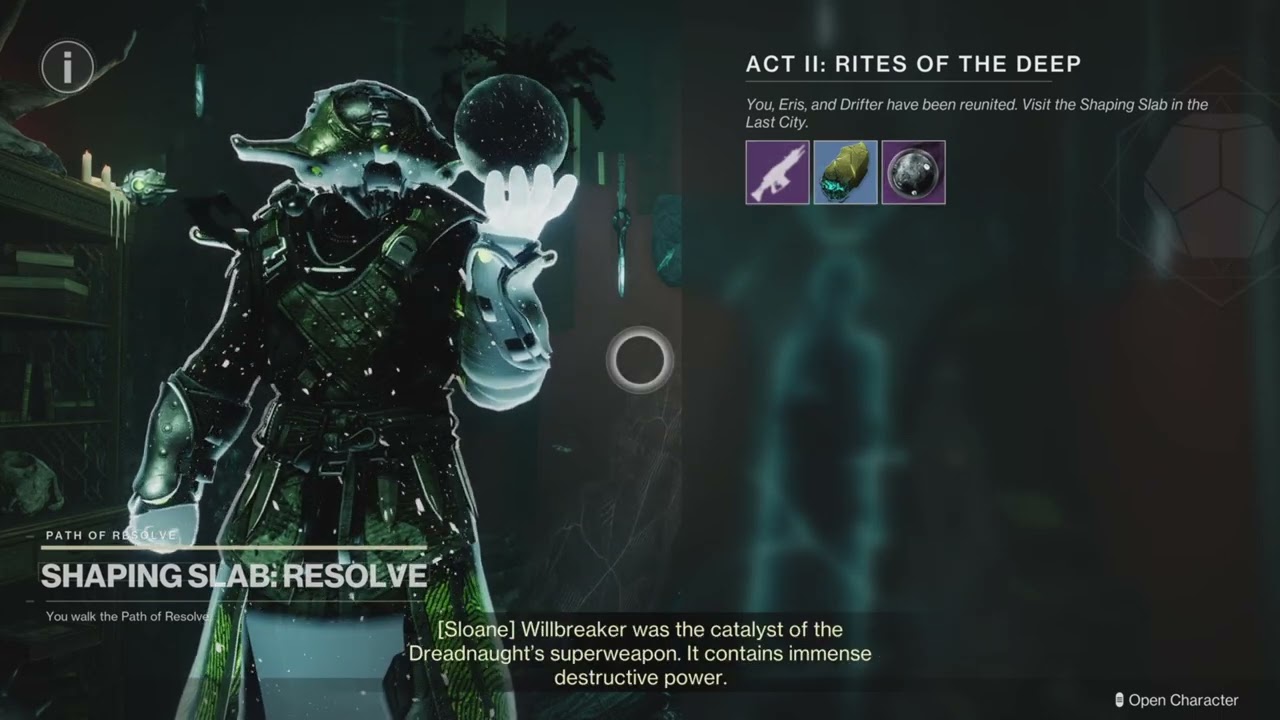Open the info icon in the corner
This screenshot has width=1280, height=720.
[x=67, y=67]
